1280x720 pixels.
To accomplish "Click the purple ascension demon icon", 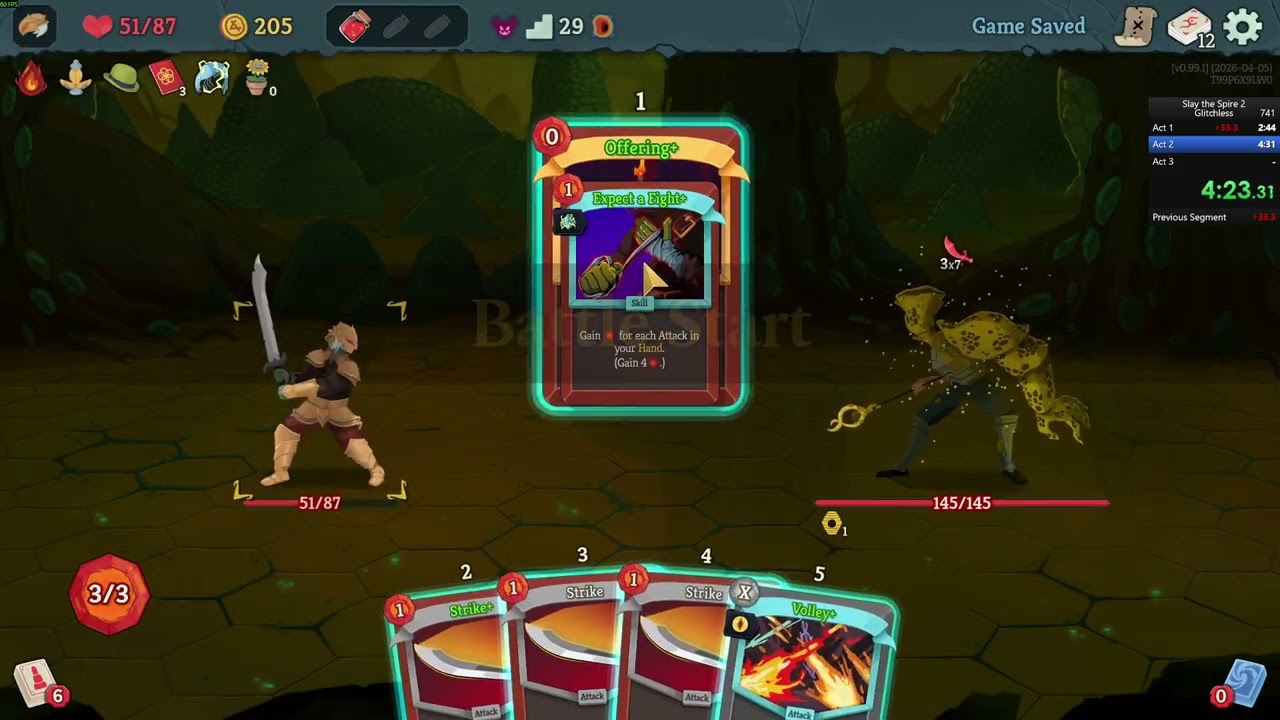I will [x=505, y=27].
